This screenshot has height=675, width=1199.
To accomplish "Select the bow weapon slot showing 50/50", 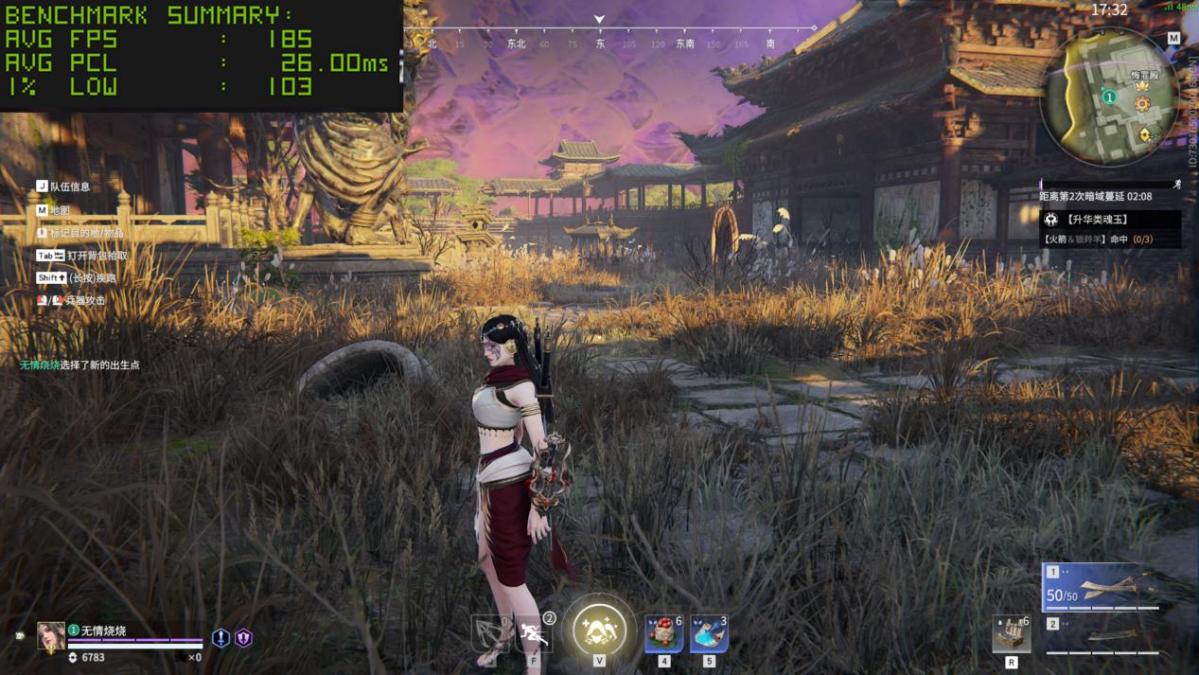I will tap(1101, 587).
